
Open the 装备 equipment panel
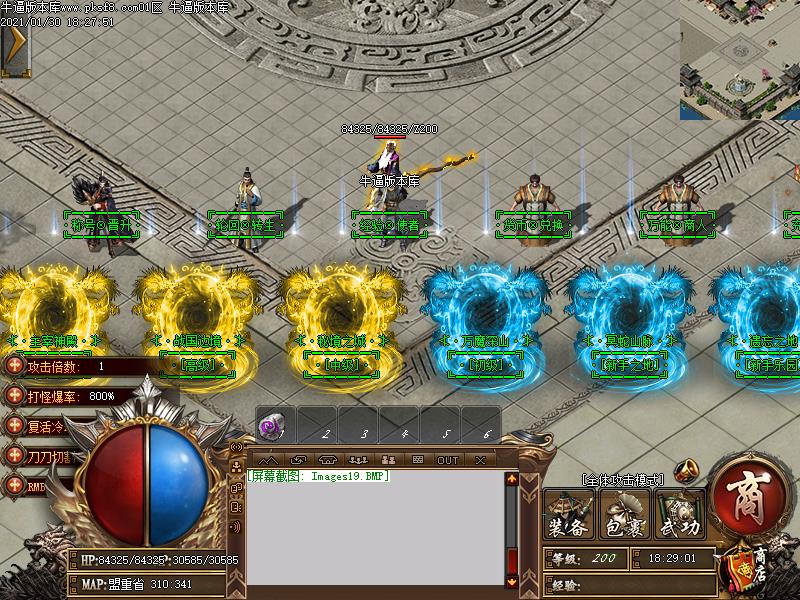569,515
